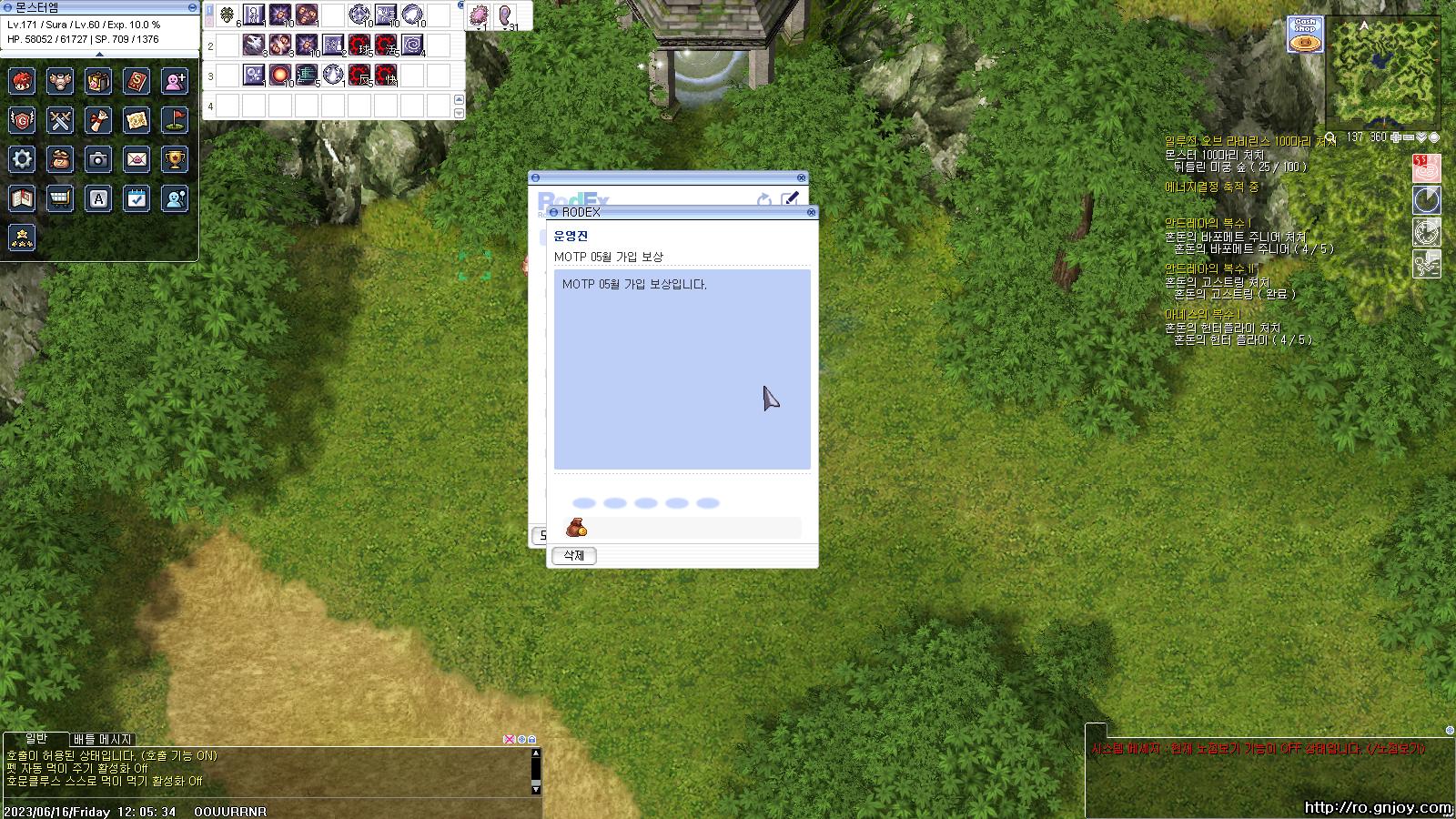This screenshot has width=1456, height=819.
Task: Open the calendar attendance check icon
Action: pos(136,198)
